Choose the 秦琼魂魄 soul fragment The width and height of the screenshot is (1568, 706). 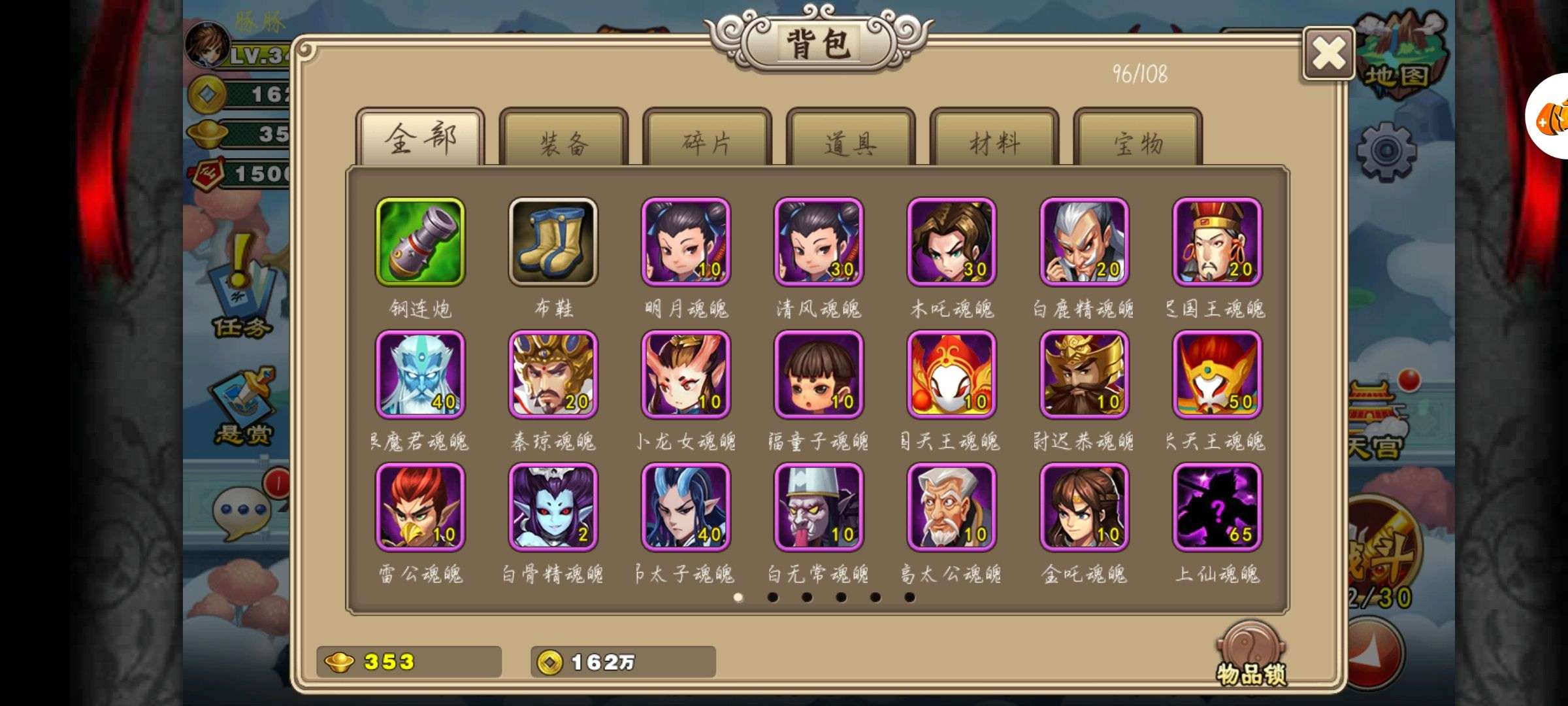pos(553,375)
